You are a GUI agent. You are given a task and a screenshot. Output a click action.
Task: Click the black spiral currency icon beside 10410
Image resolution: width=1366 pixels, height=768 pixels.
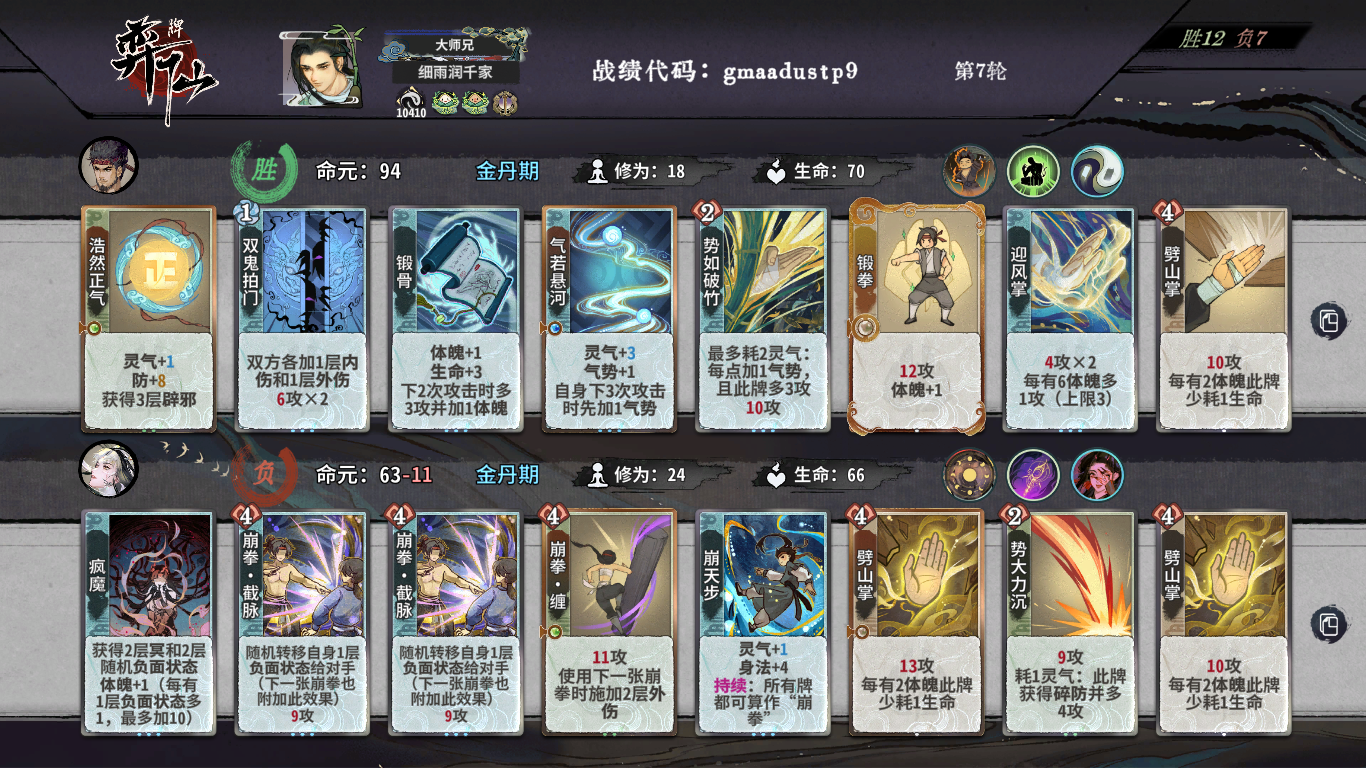click(410, 99)
